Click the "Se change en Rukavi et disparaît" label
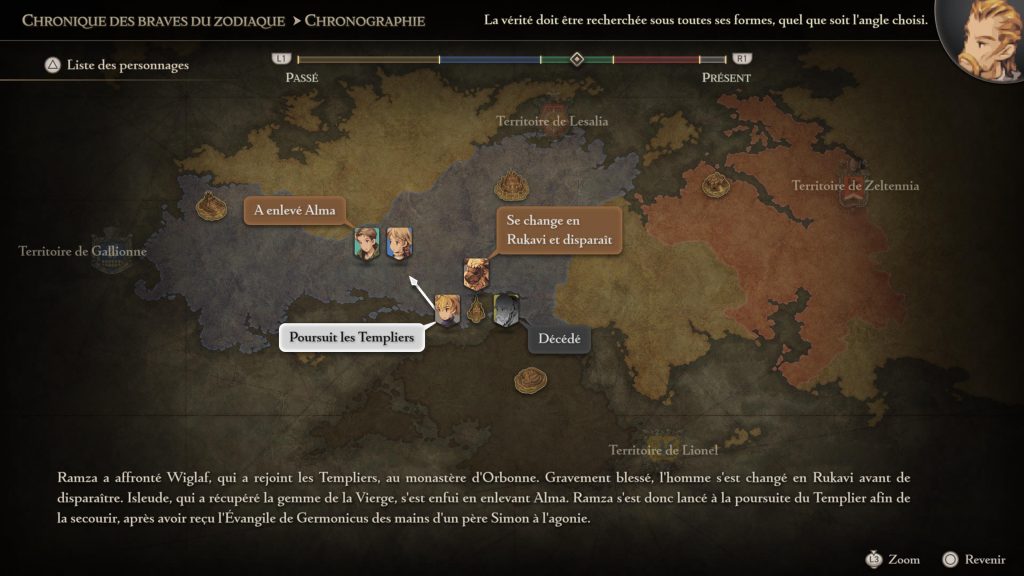Viewport: 1024px width, 576px height. click(x=558, y=231)
